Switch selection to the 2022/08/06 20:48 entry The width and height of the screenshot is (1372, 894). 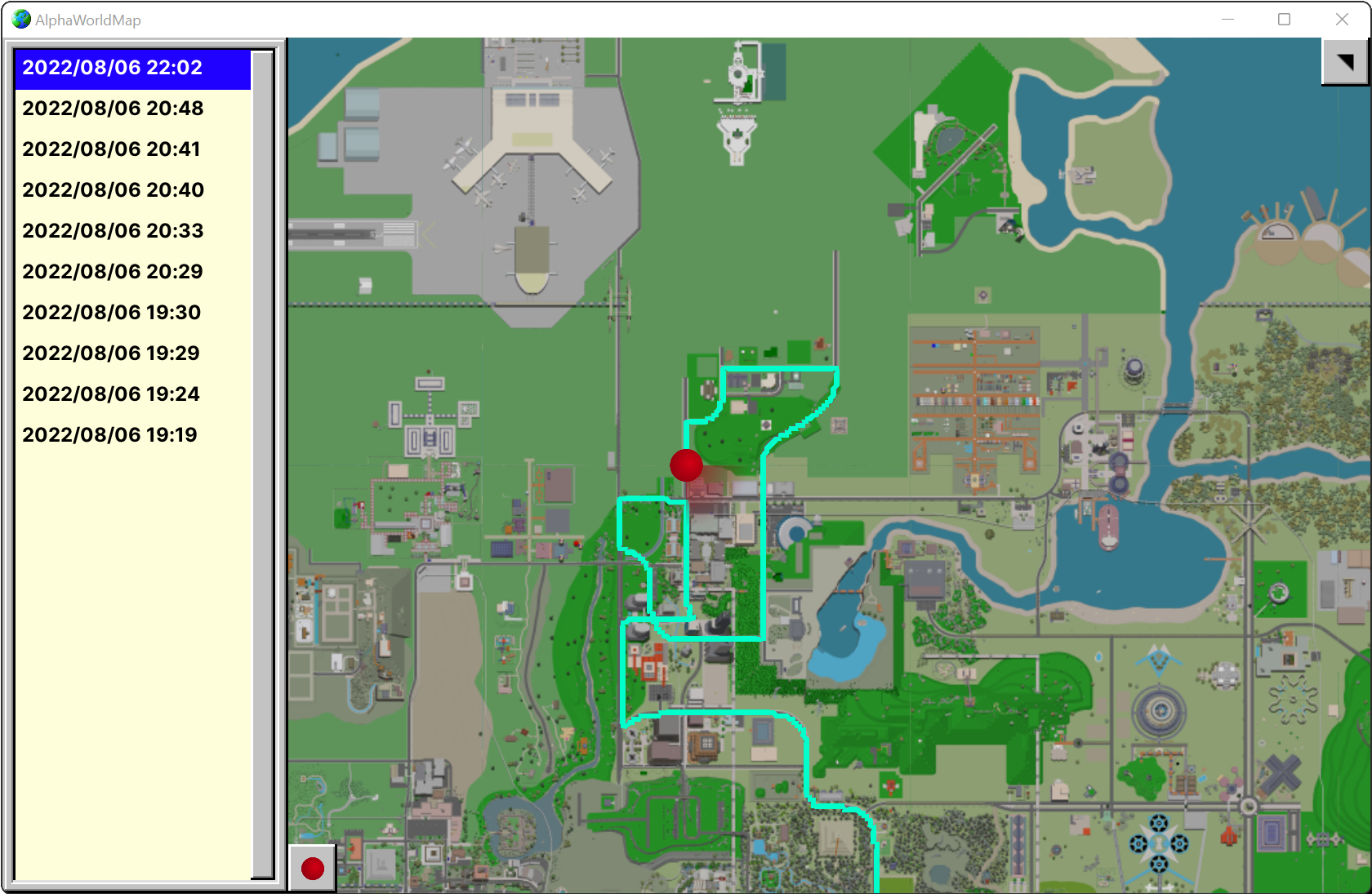[x=112, y=108]
